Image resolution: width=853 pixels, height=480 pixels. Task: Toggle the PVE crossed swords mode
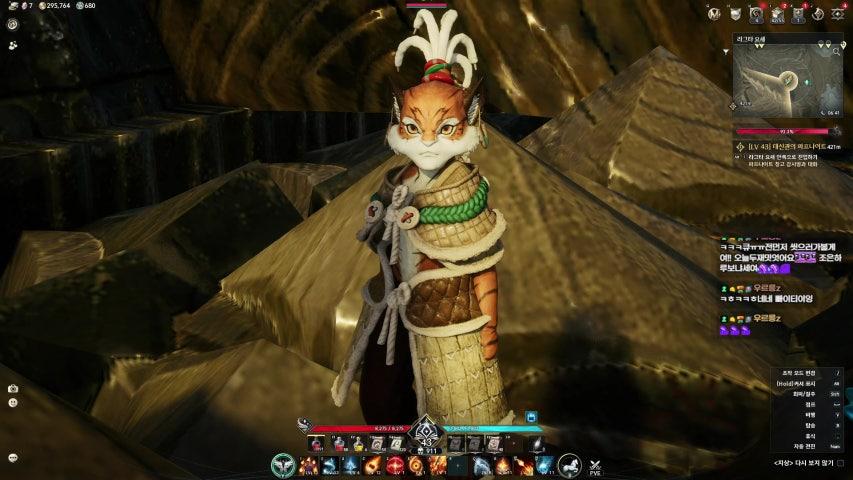point(596,465)
